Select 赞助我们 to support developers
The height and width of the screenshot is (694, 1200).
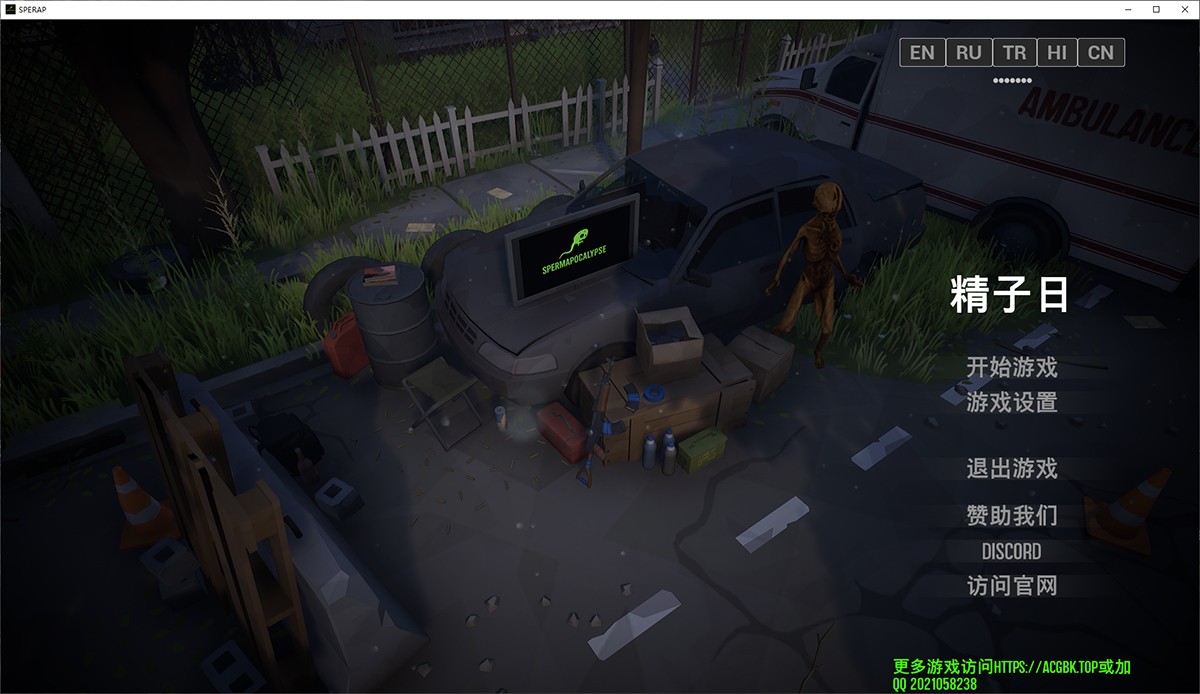[1011, 516]
